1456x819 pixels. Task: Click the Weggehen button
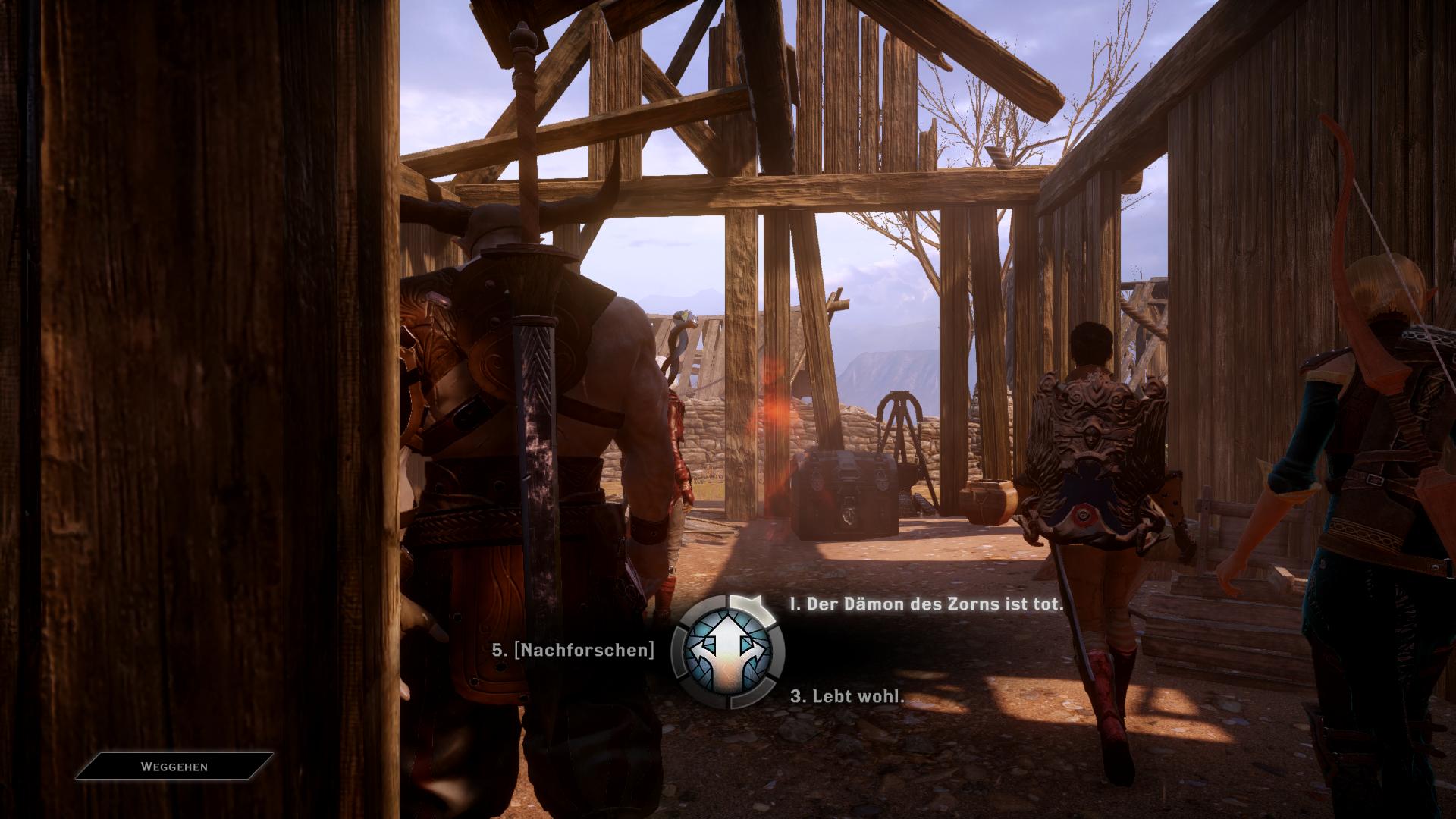[174, 767]
